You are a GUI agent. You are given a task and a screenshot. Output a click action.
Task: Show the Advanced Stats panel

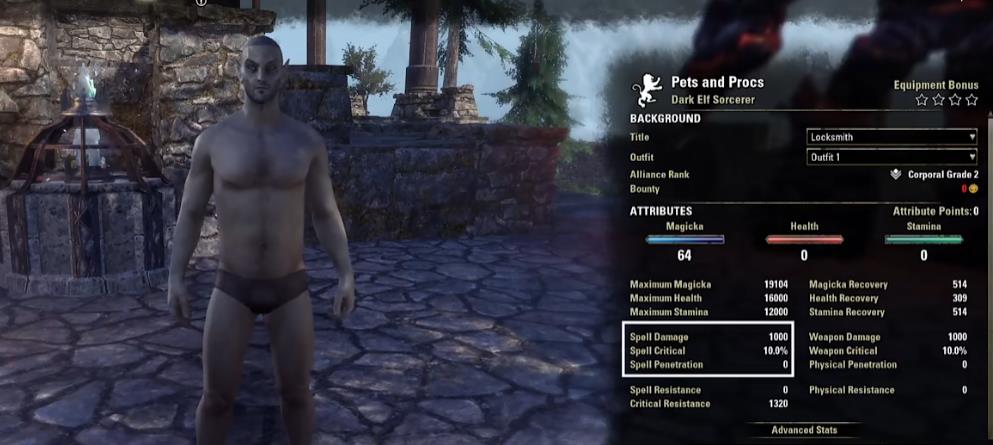pos(804,430)
